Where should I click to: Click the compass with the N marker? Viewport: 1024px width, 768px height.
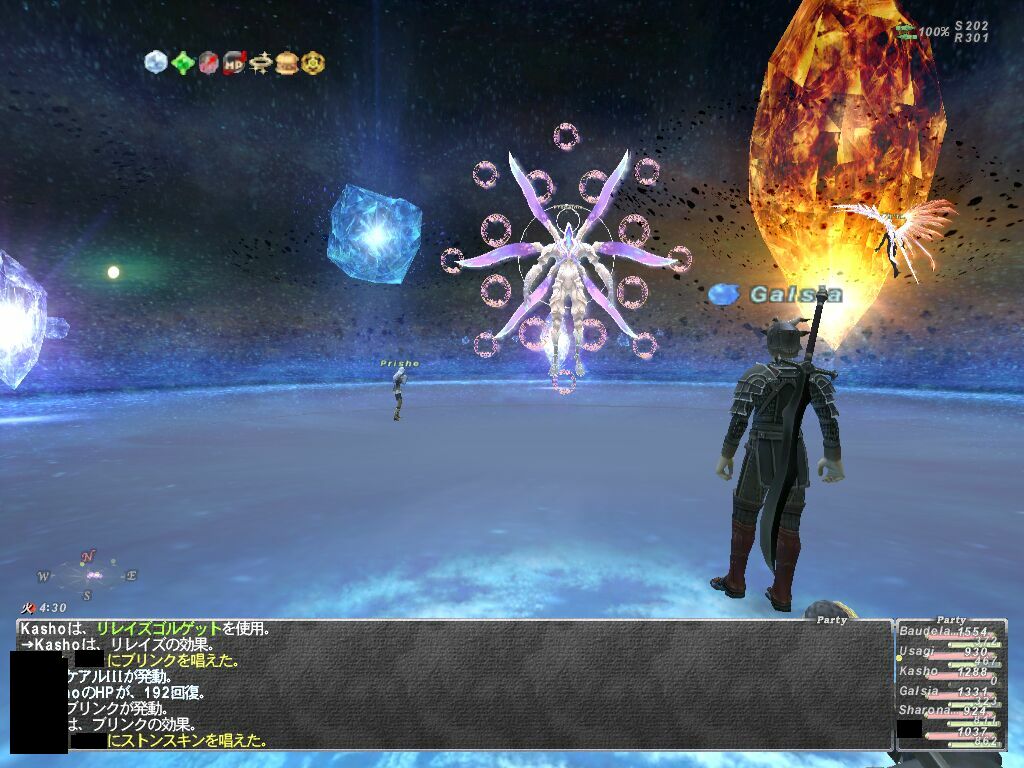89,575
